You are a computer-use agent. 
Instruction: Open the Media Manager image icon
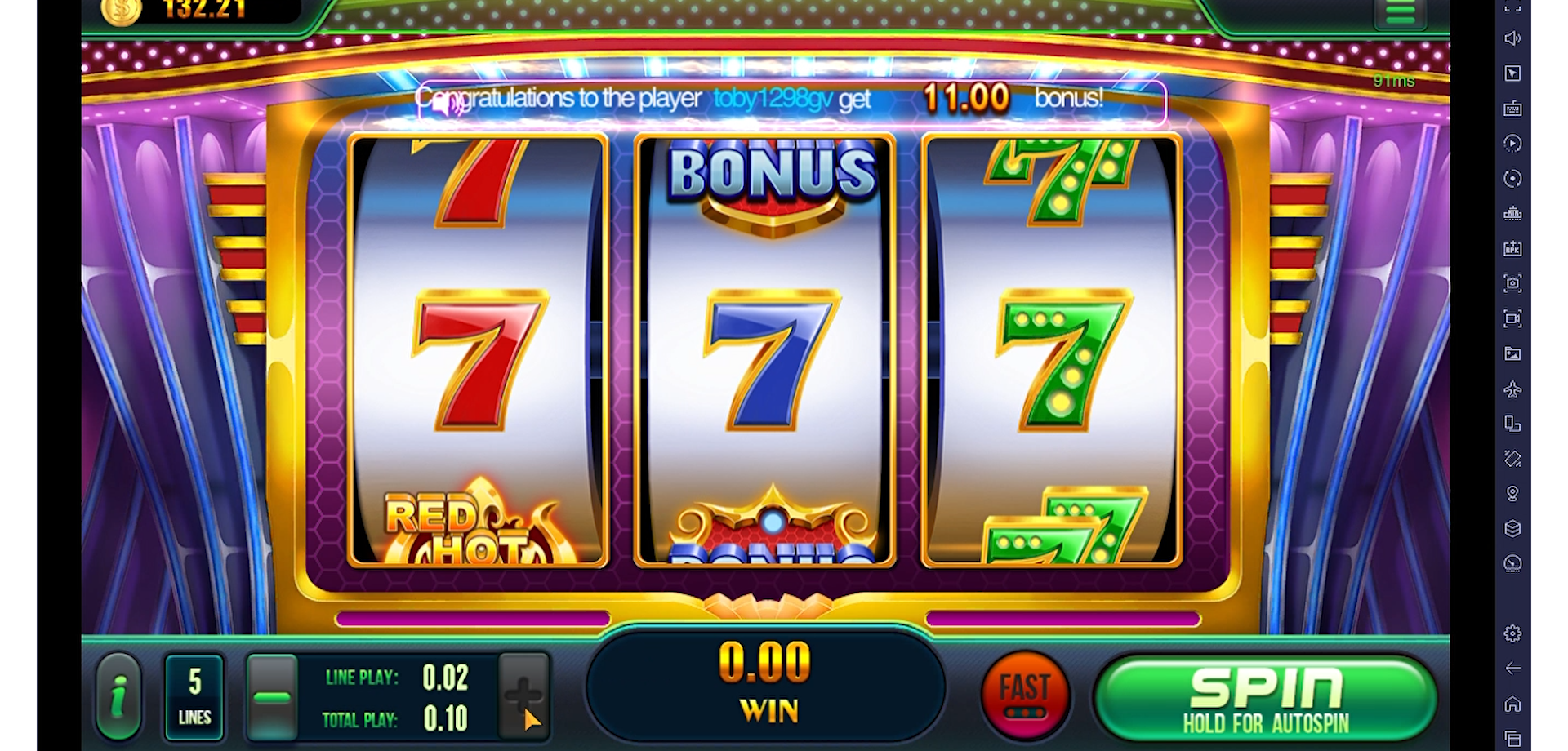(1513, 354)
